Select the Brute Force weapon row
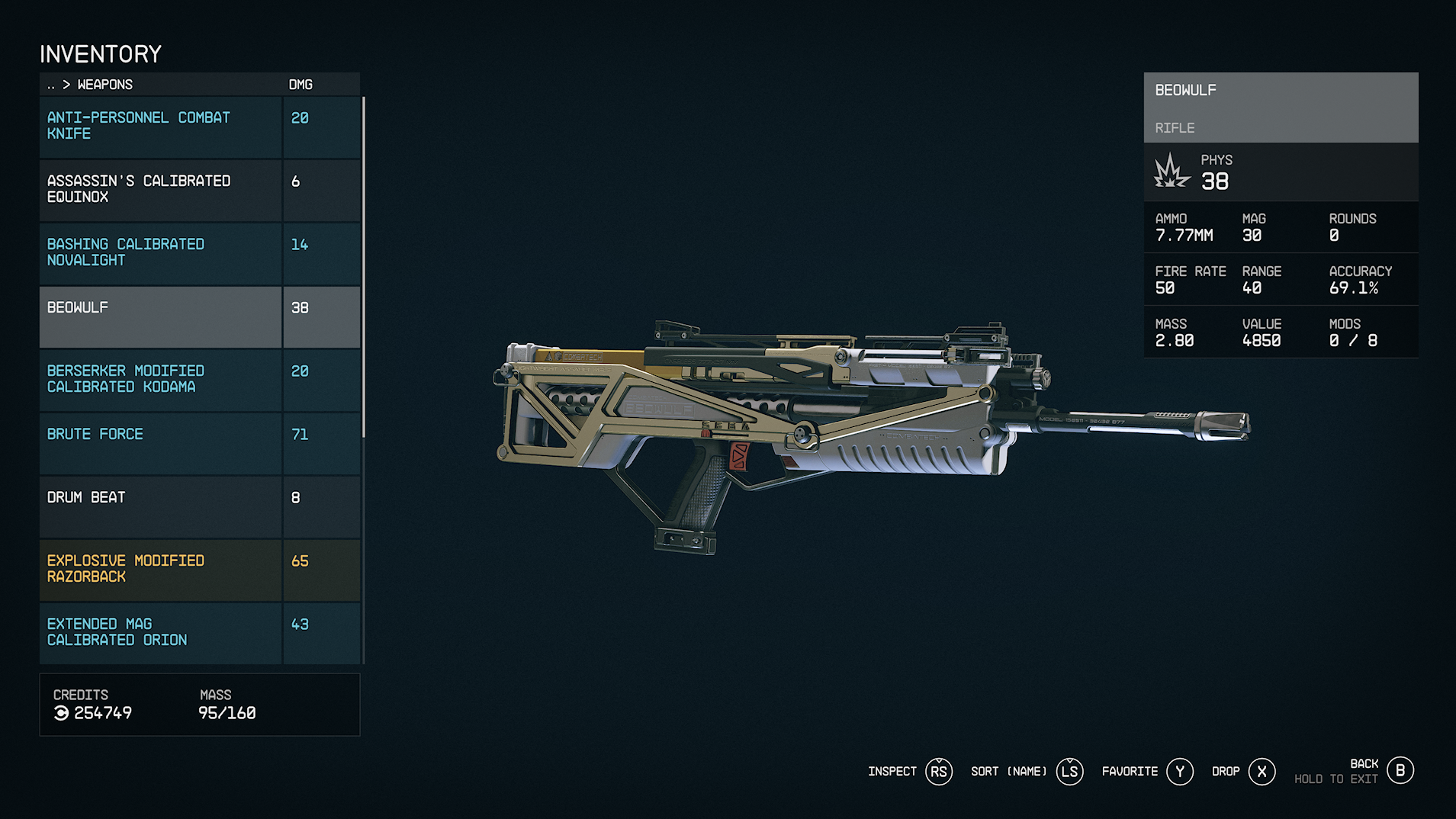 161,443
